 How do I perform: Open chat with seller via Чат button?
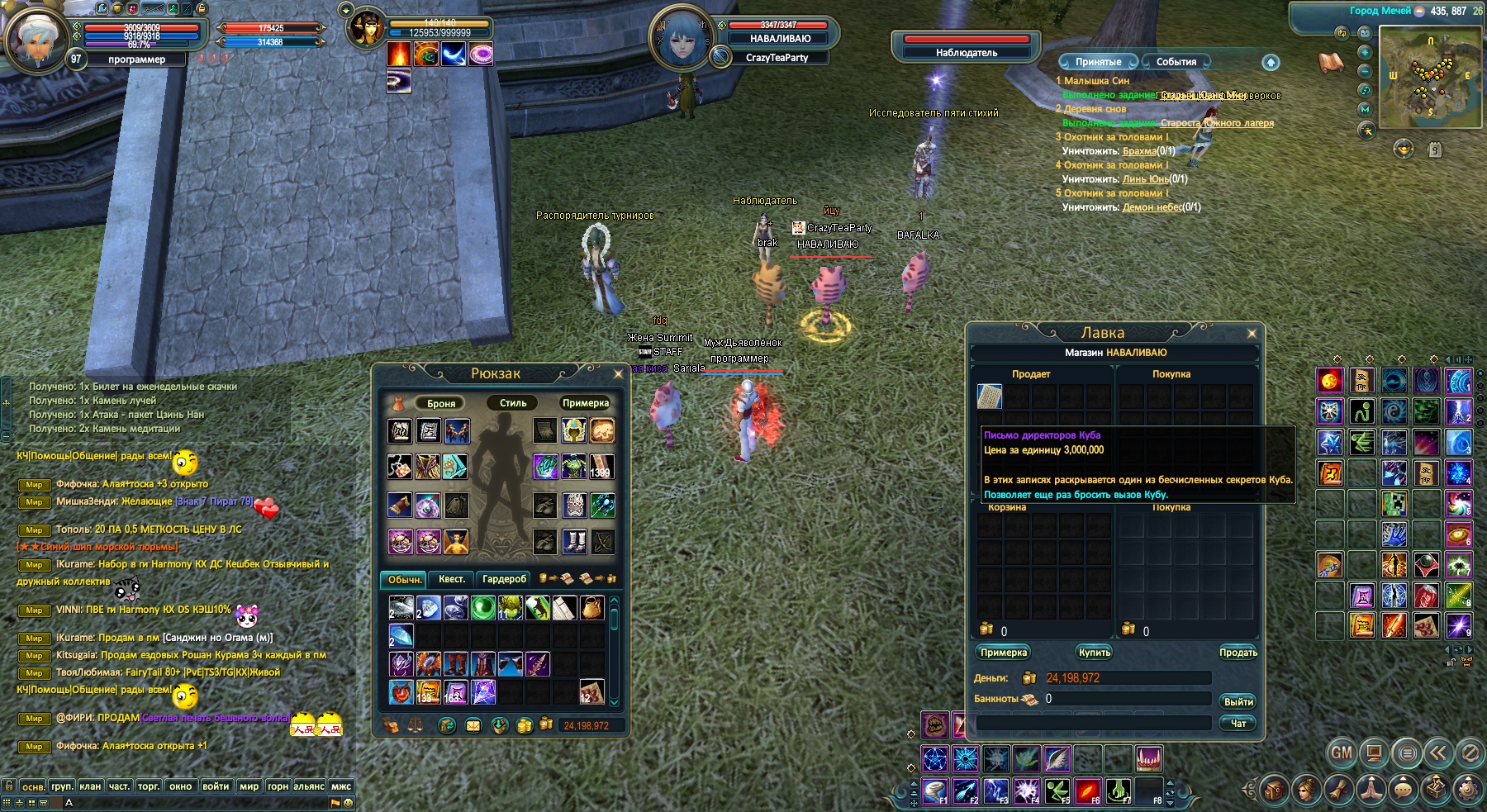(1238, 723)
